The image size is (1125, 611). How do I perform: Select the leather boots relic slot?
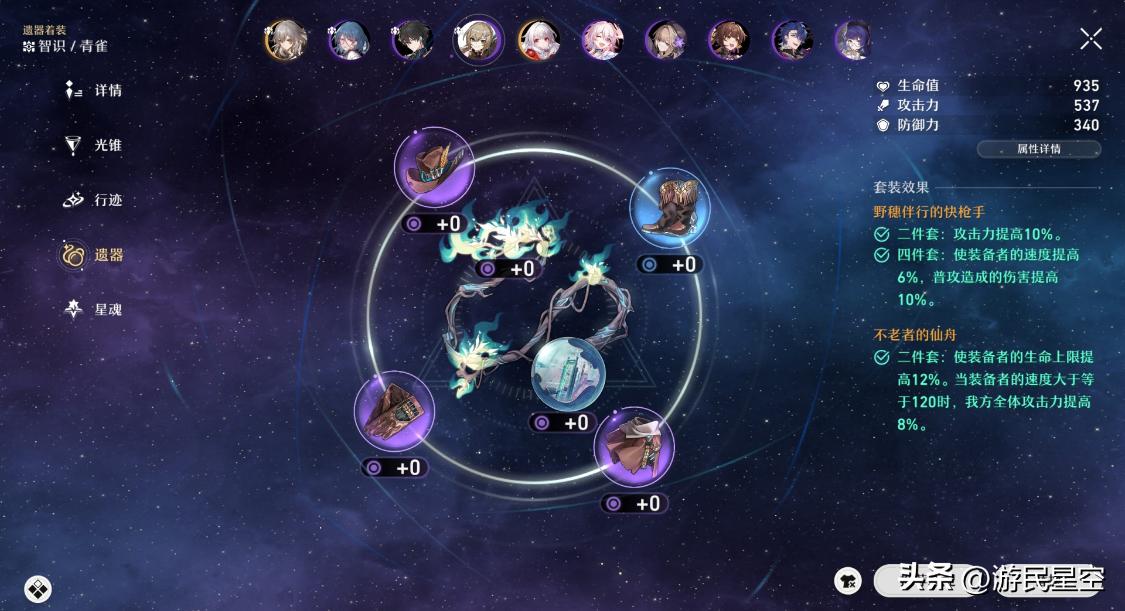pos(669,206)
